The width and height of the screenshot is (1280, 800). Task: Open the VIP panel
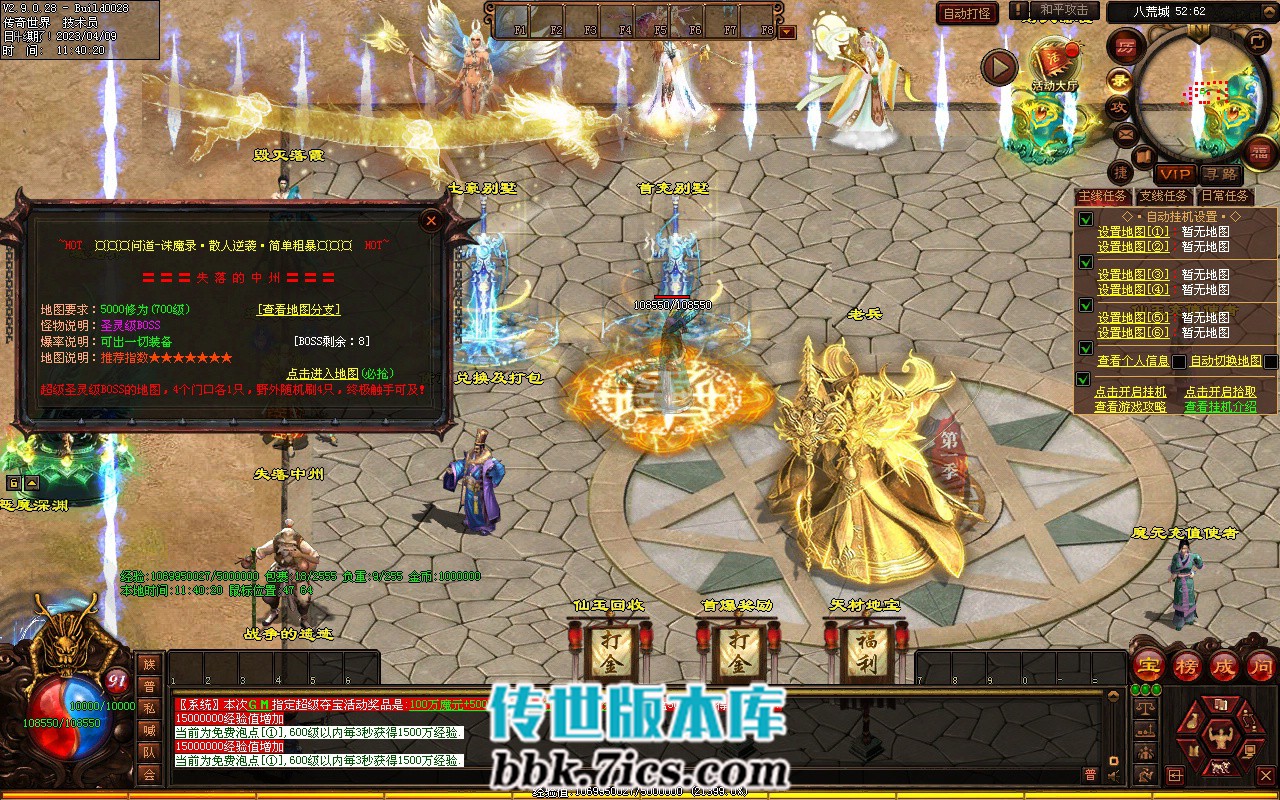1176,173
